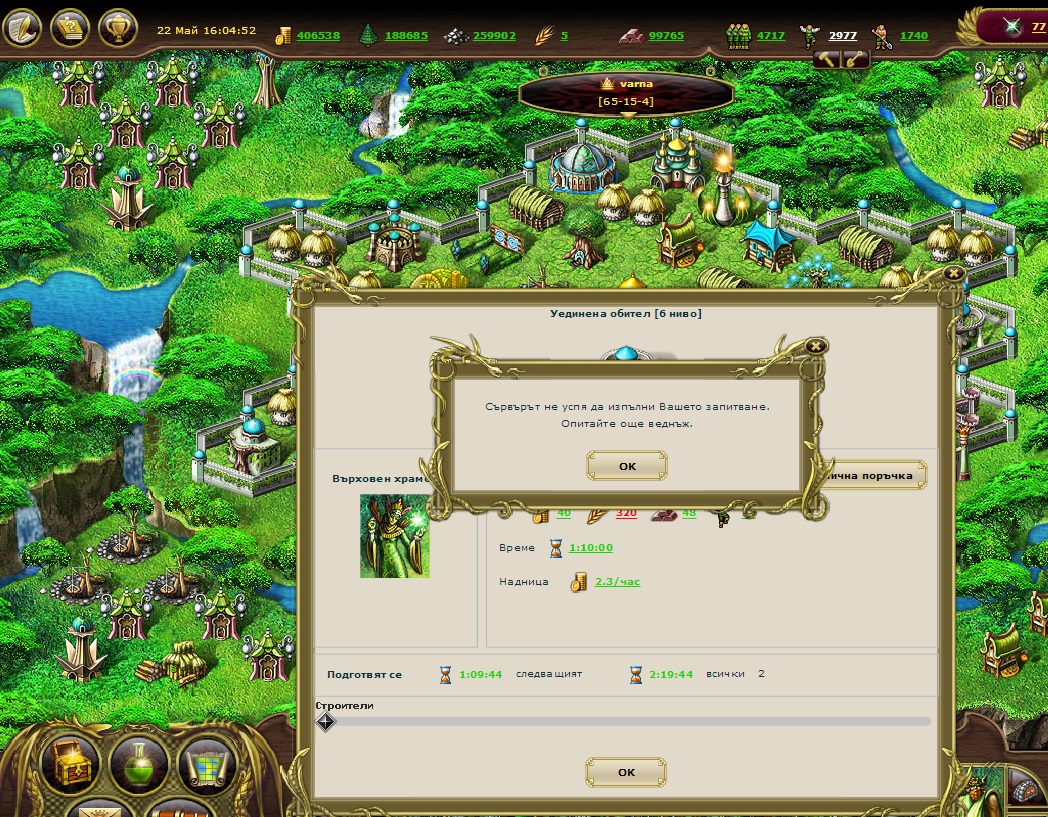Screen dimensions: 1048x817
Task: Close the Уединена обител building window
Action: pyautogui.click(x=953, y=272)
